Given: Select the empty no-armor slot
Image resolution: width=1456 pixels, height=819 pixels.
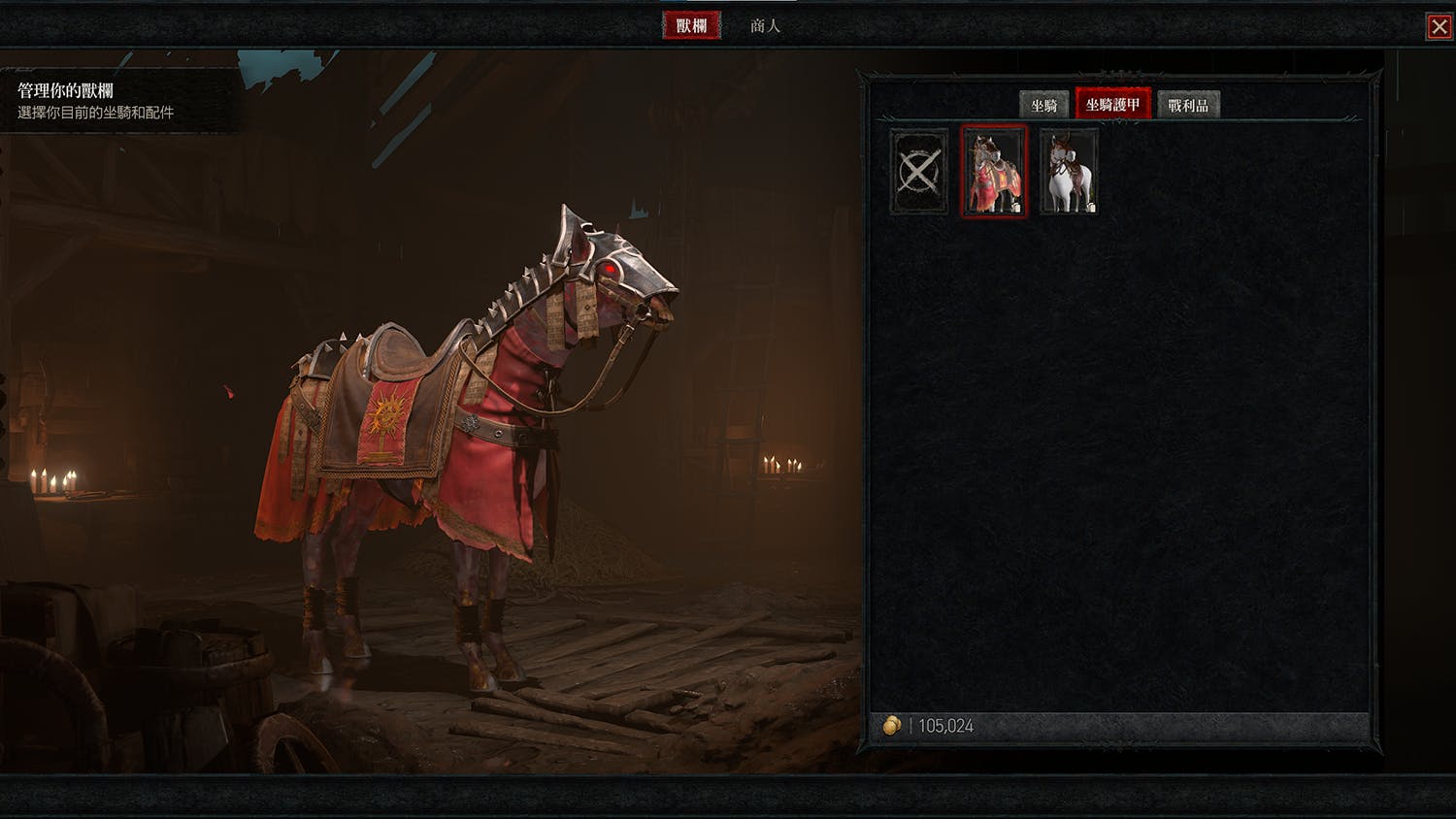Looking at the screenshot, I should pos(918,172).
